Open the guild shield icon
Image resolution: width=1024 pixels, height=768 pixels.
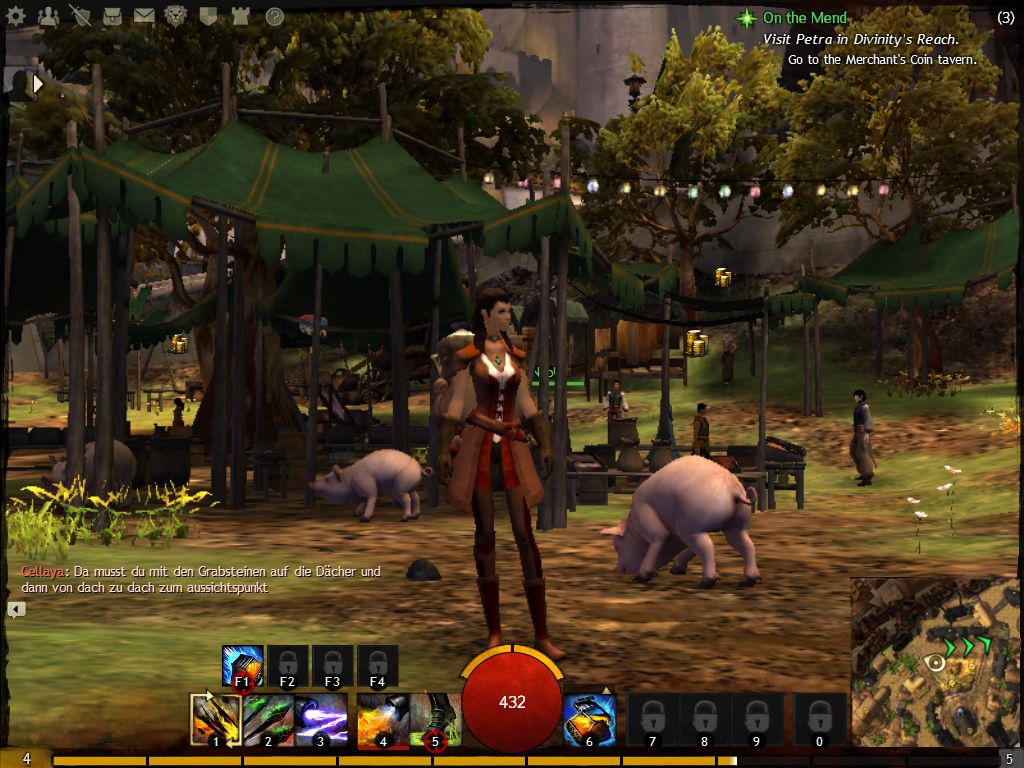[x=208, y=16]
